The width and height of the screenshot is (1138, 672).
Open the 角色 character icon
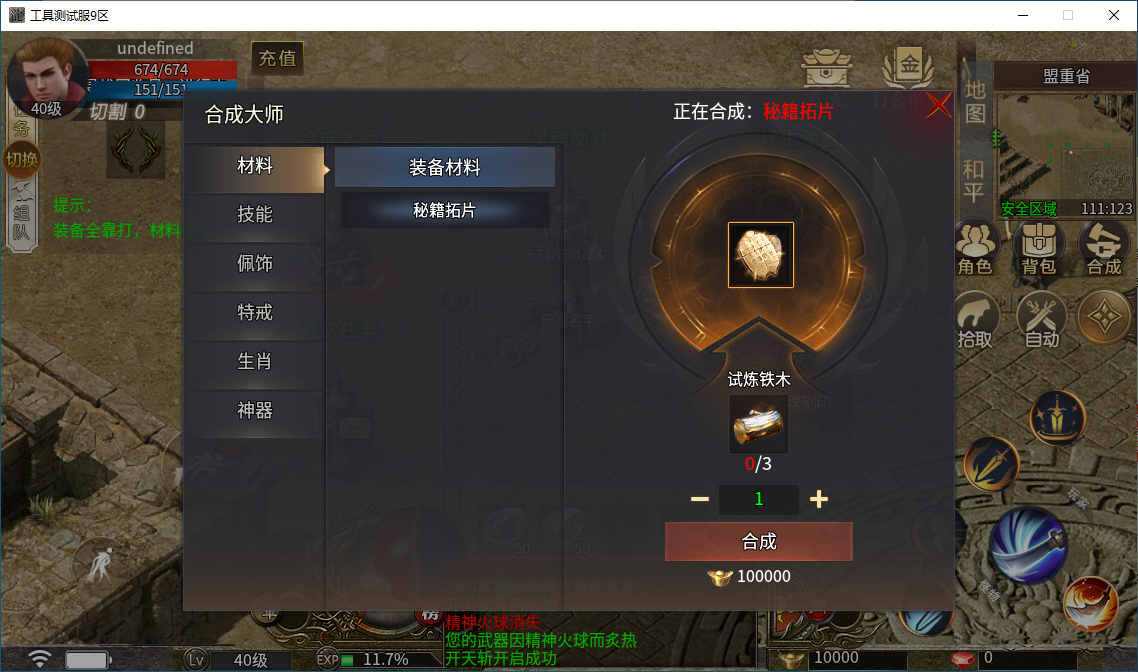(x=974, y=247)
